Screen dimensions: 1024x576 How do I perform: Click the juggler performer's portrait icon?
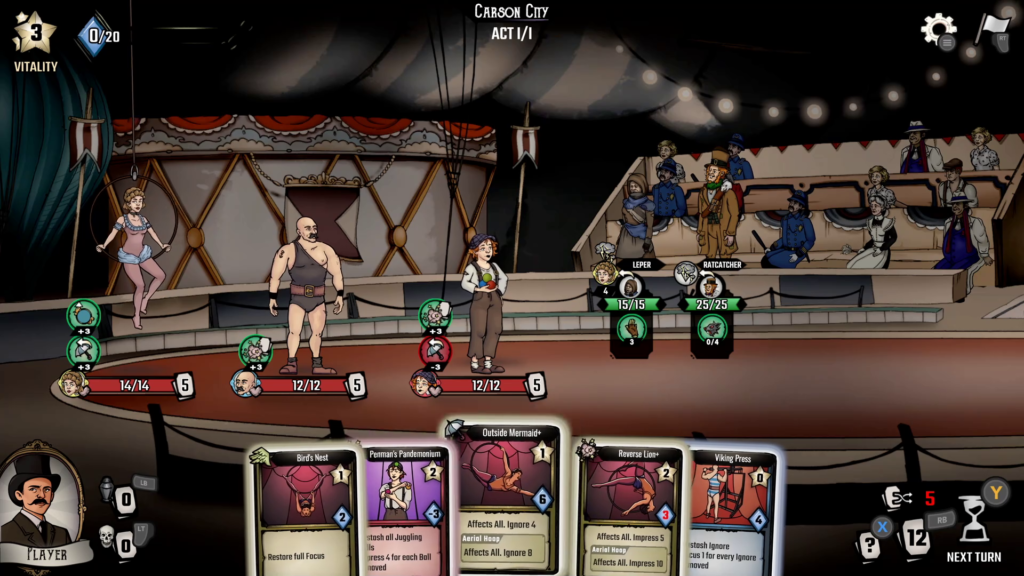click(x=423, y=383)
